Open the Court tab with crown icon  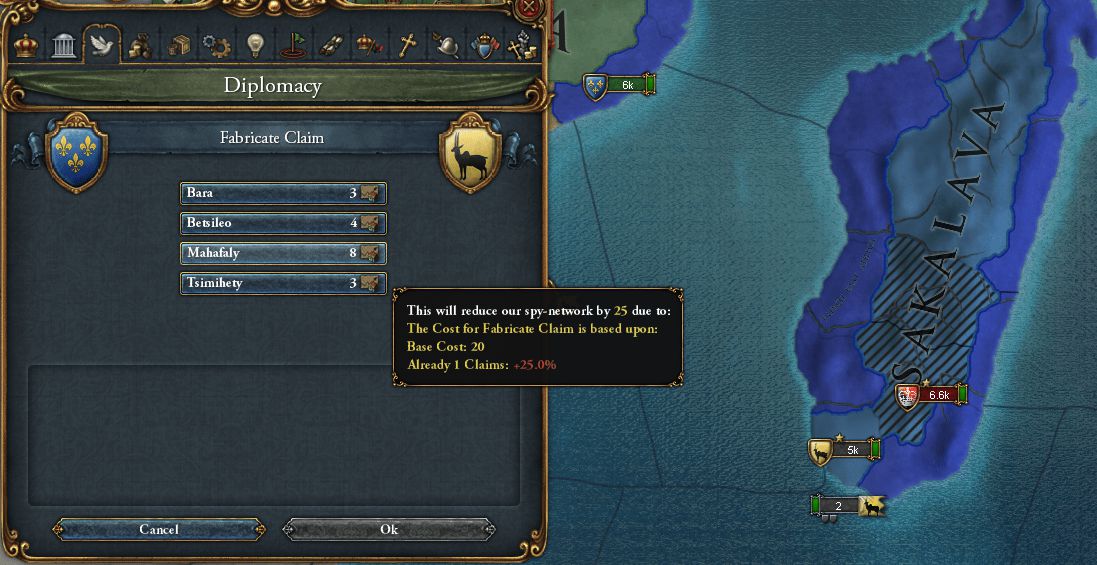25,45
